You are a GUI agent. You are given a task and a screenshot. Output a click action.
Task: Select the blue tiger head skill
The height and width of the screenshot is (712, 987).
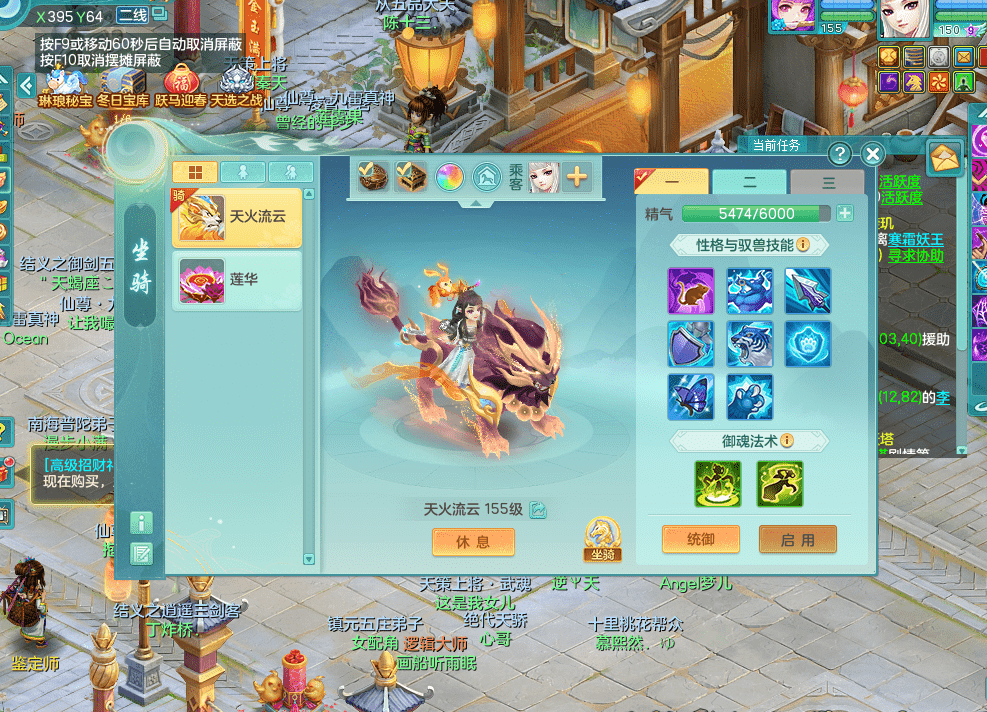tap(749, 343)
